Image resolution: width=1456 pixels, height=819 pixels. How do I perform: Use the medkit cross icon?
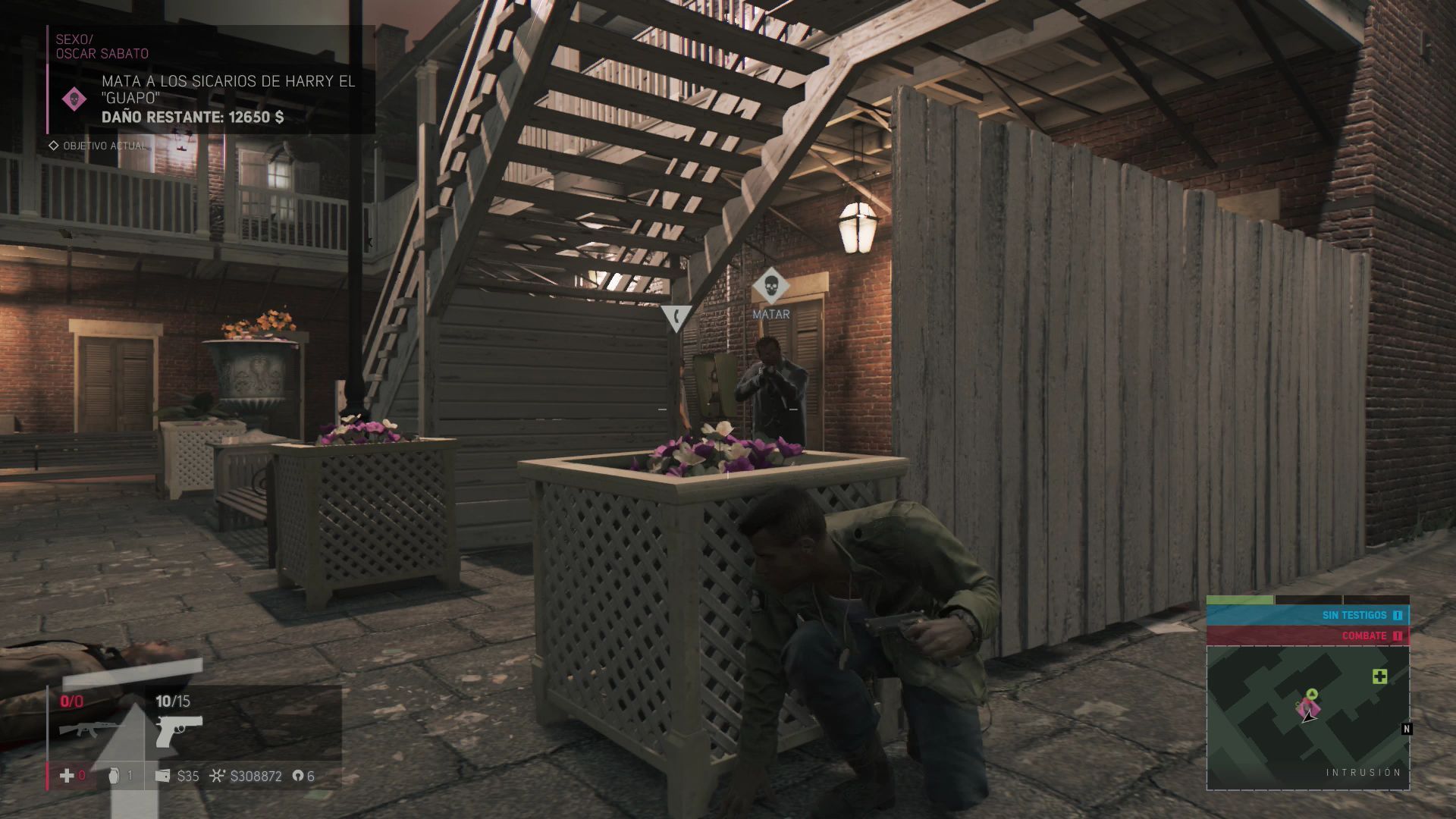(67, 776)
